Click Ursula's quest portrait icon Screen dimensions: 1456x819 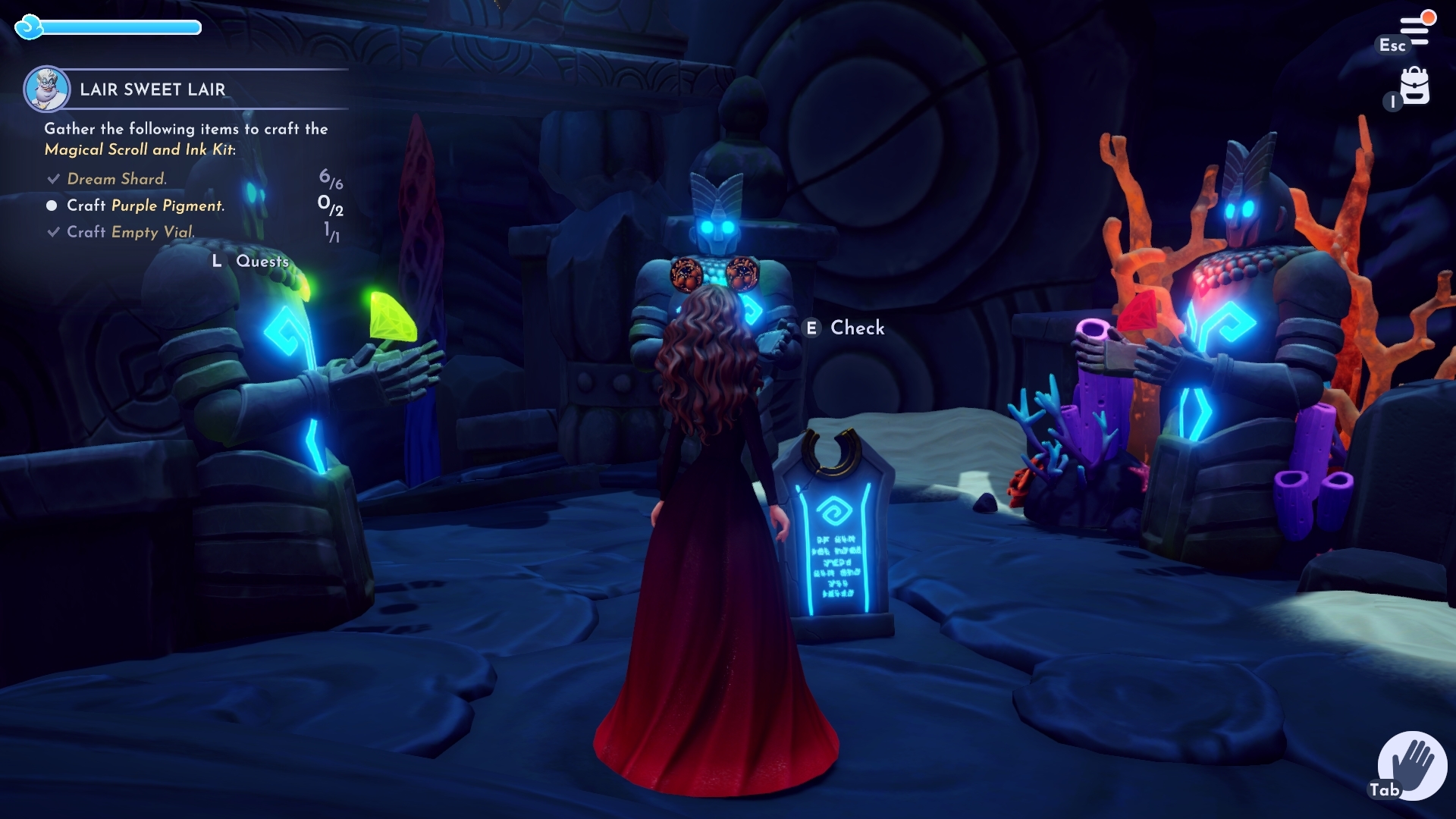coord(47,89)
